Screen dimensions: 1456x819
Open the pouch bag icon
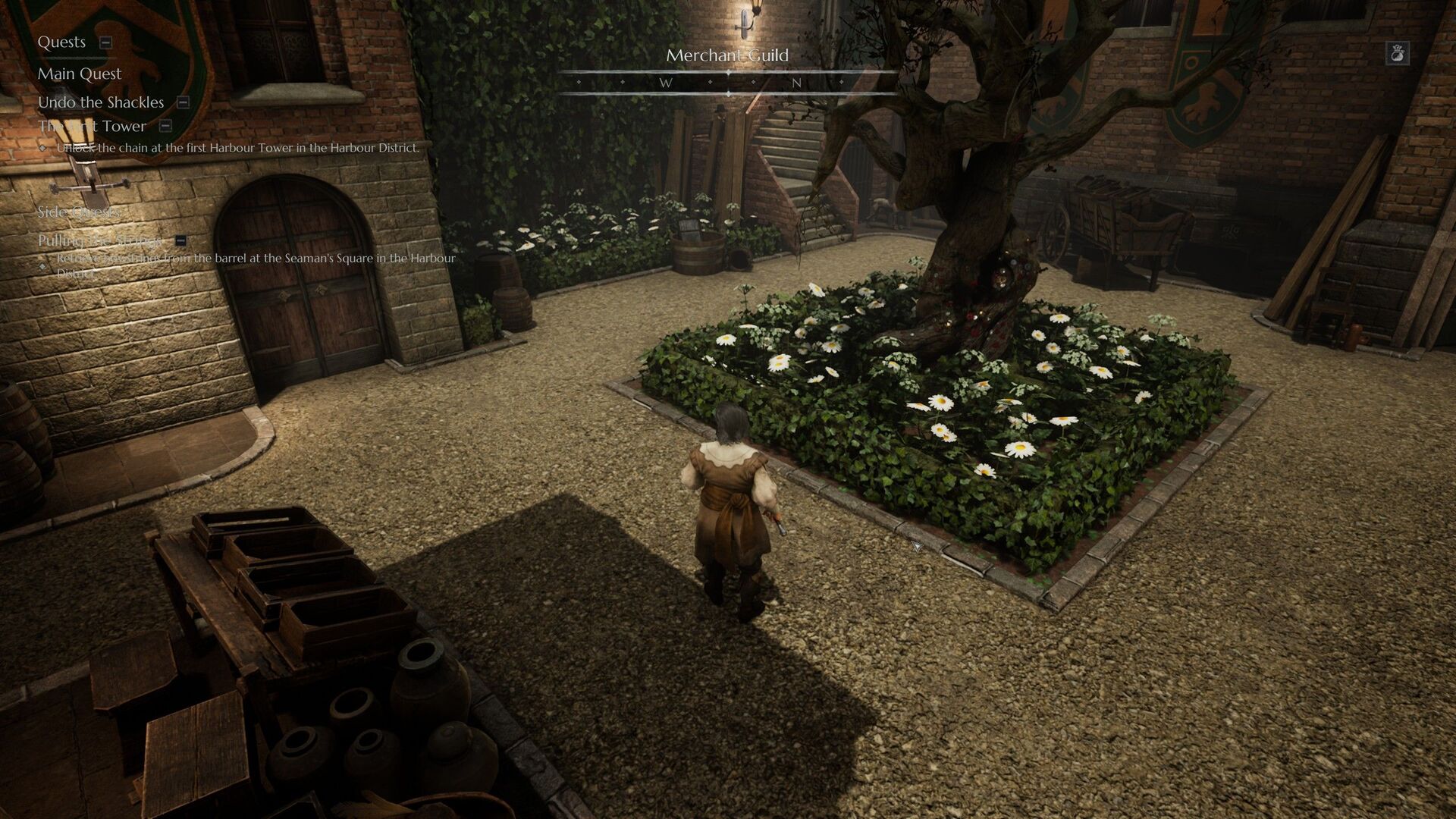pos(1398,53)
